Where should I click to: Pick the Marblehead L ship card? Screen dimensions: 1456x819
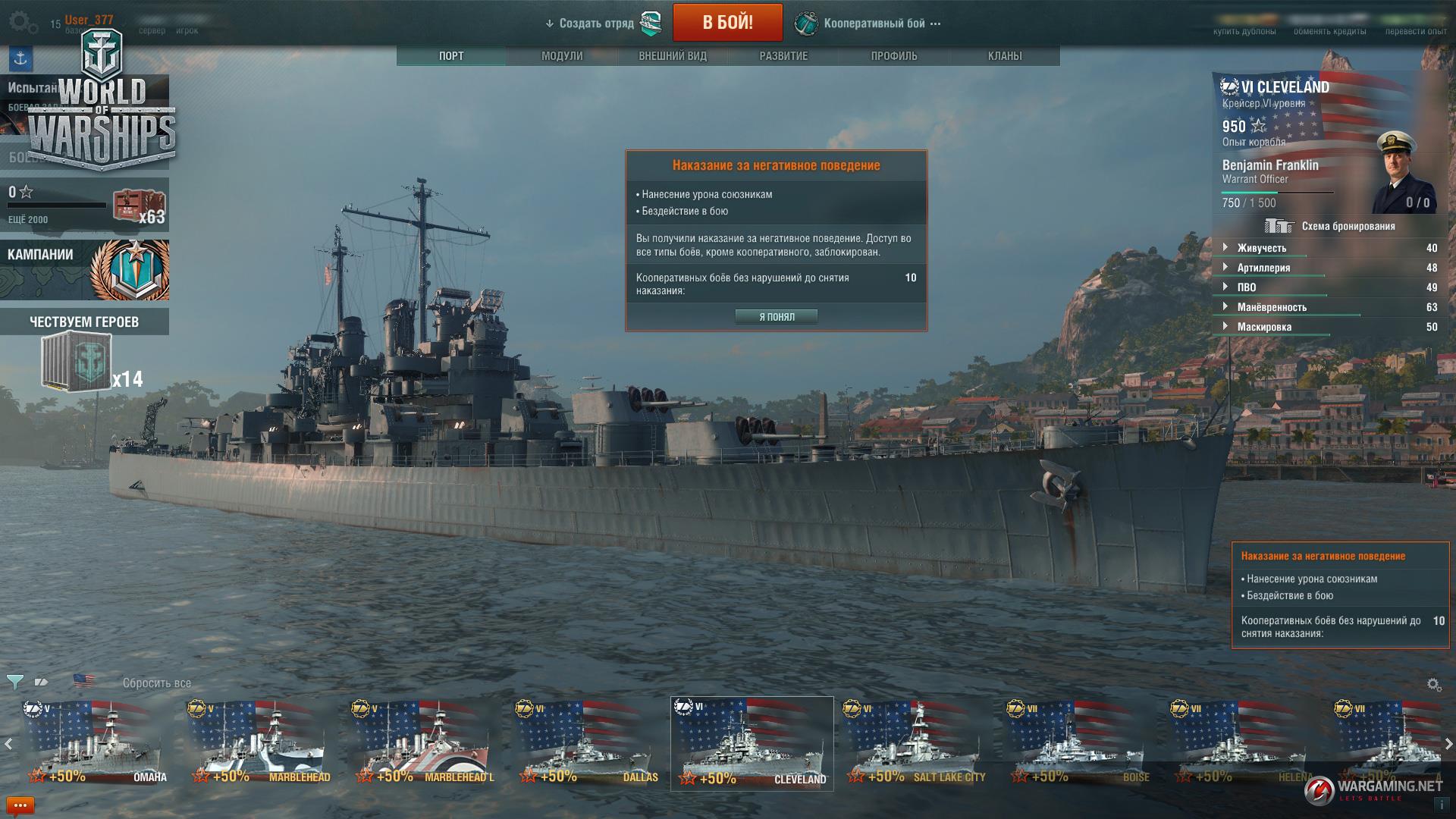422,743
